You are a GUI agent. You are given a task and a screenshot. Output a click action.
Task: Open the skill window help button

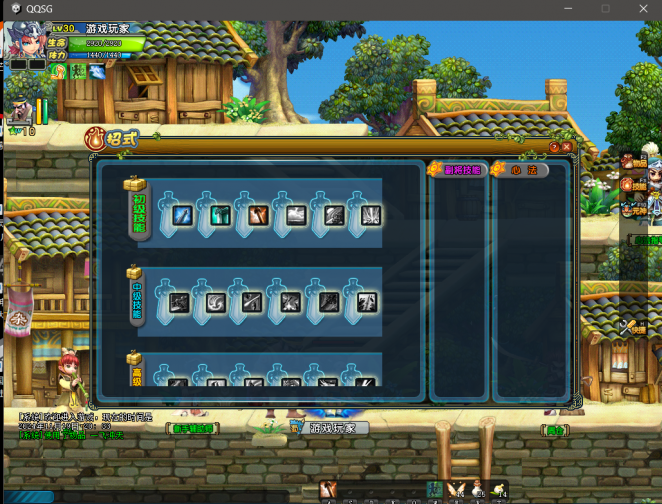[x=553, y=146]
